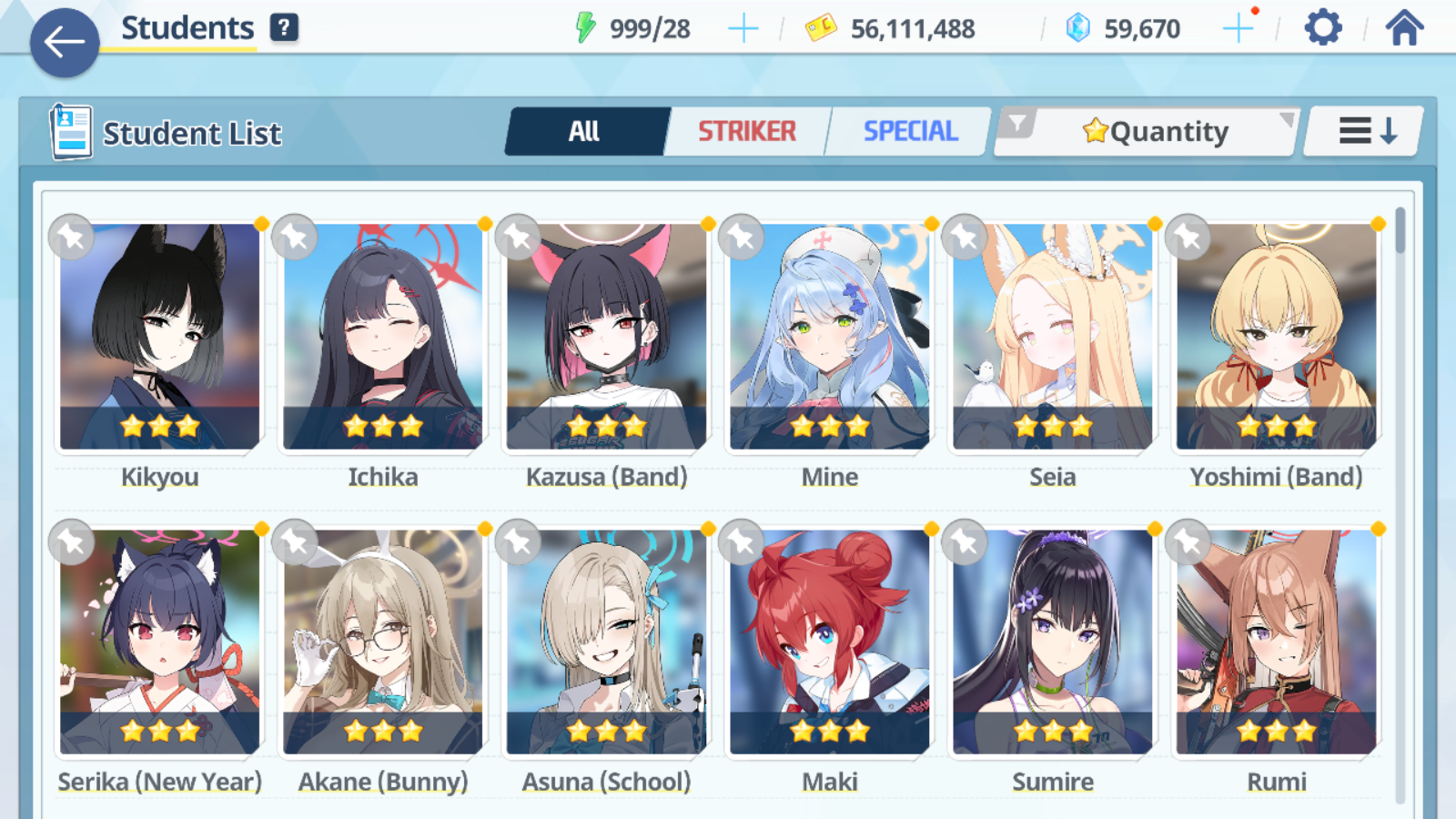Select Asuna (School)'s portrait
The width and height of the screenshot is (1456, 819).
[x=605, y=642]
